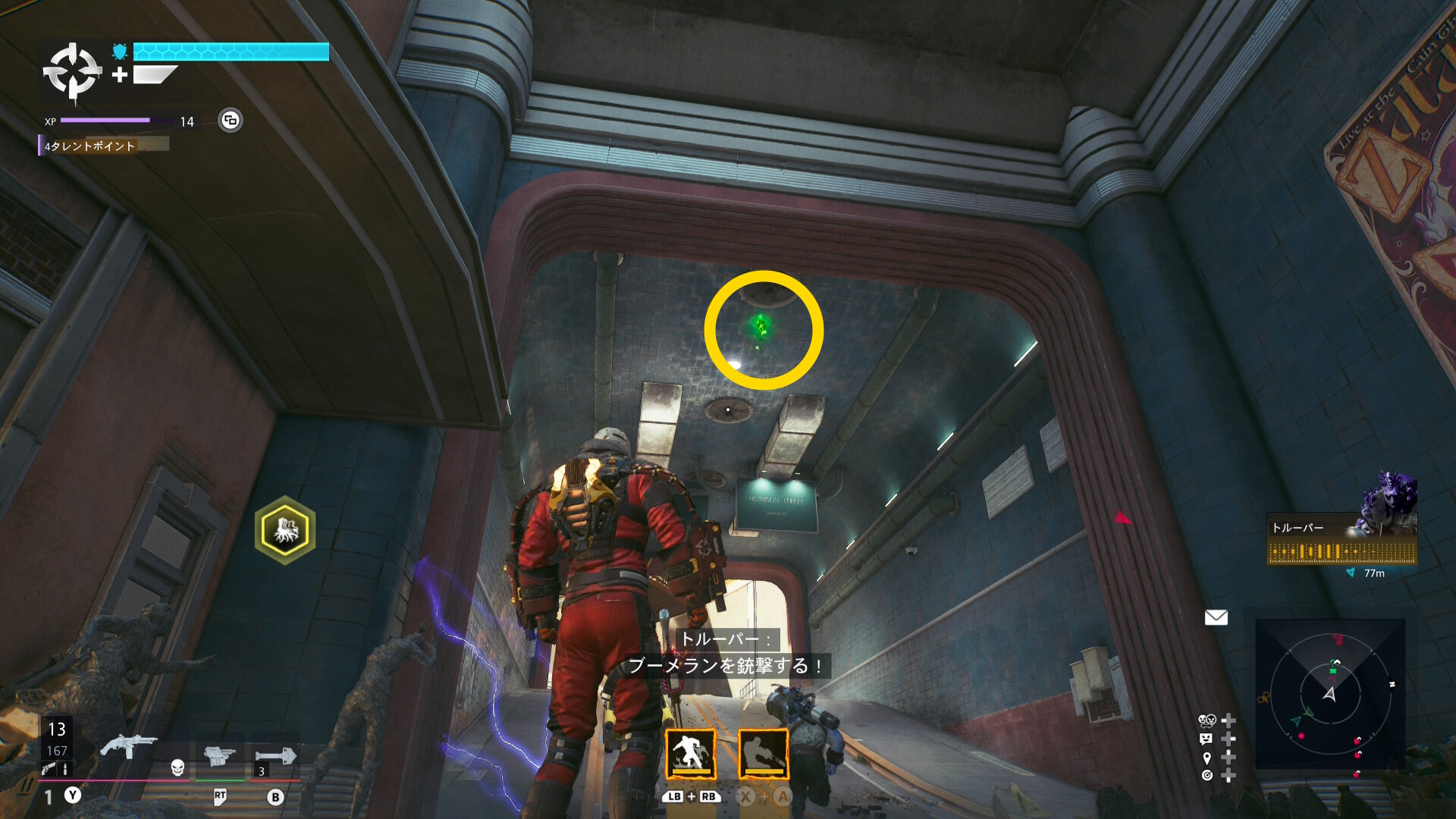Click the overlapping-squares icon beside the XP level
This screenshot has height=819, width=1456.
click(231, 120)
